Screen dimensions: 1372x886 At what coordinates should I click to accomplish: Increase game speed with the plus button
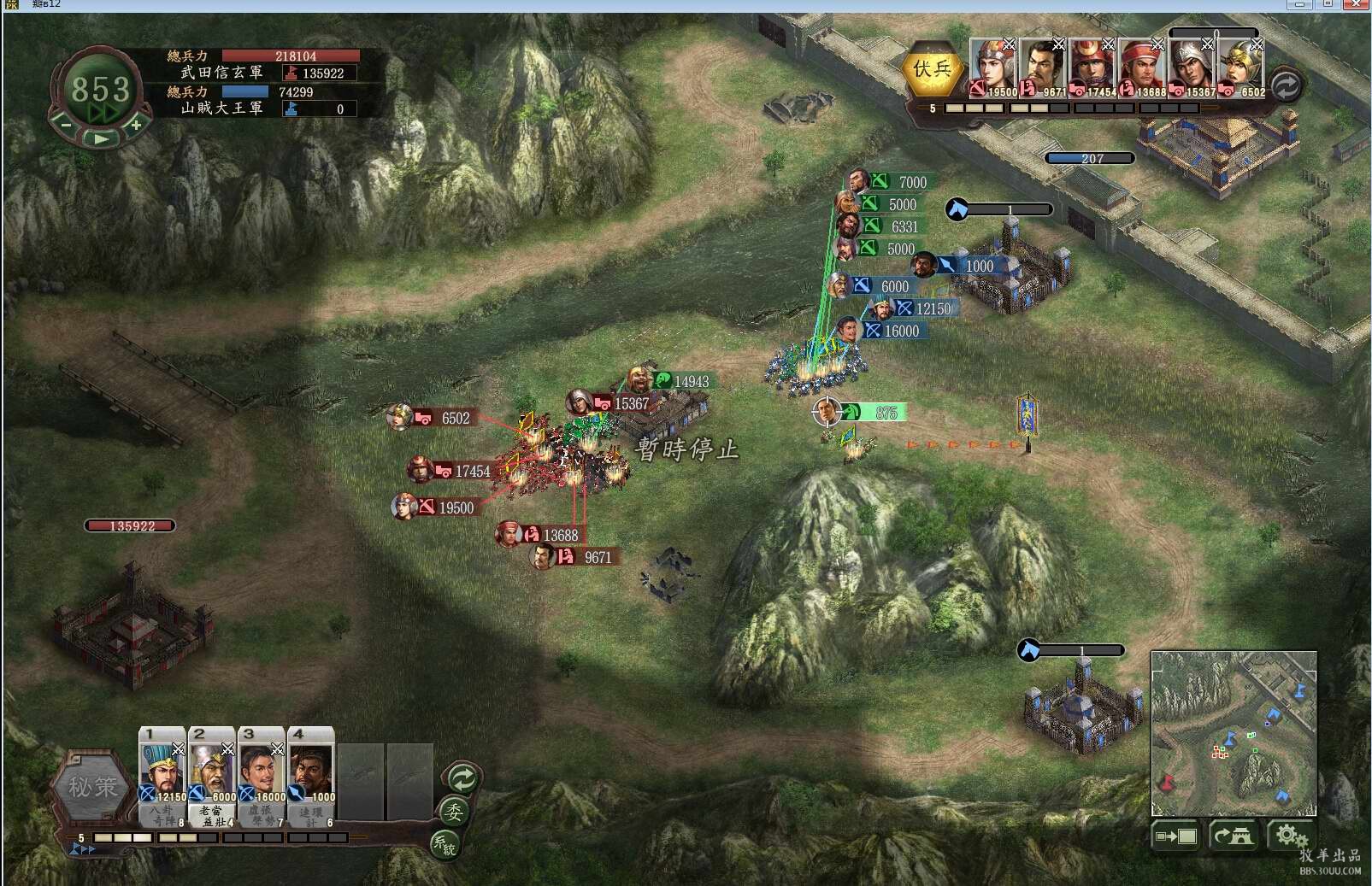[x=136, y=125]
